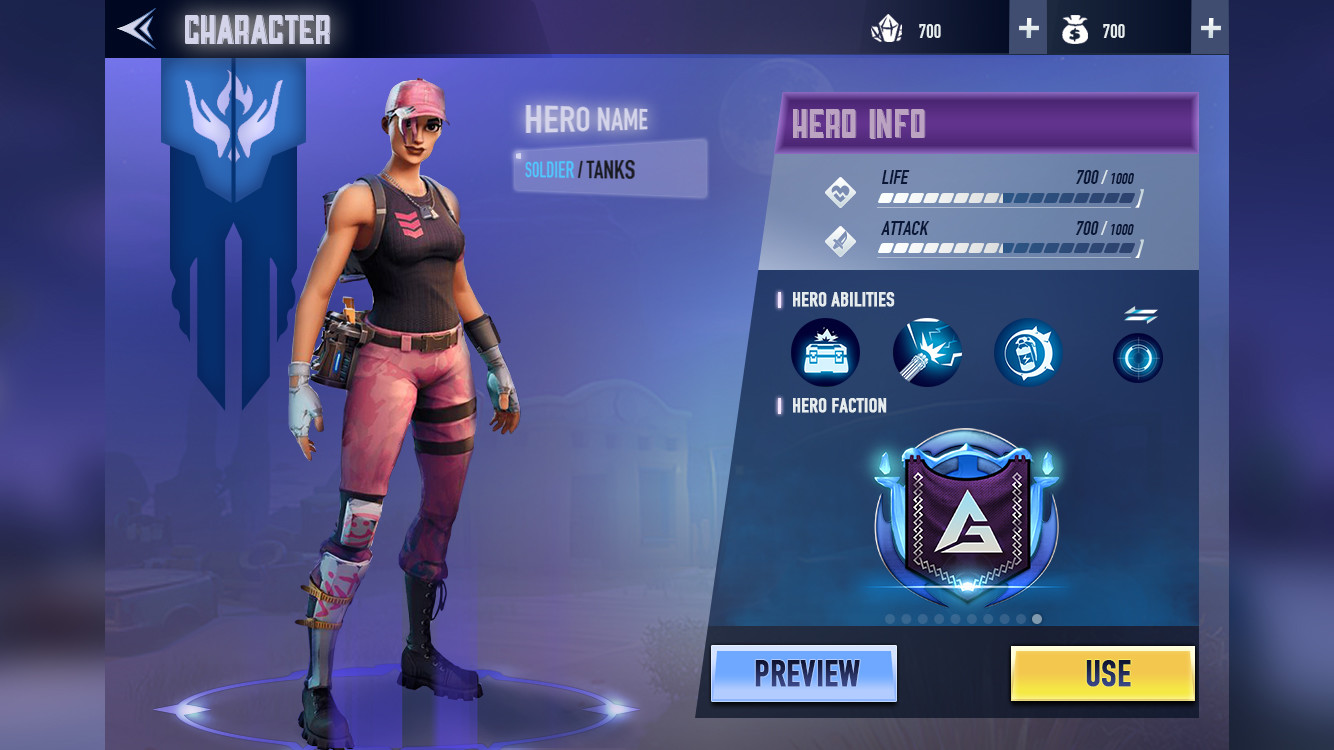The height and width of the screenshot is (750, 1334).
Task: Swap ability using the target icon
Action: (x=1138, y=357)
